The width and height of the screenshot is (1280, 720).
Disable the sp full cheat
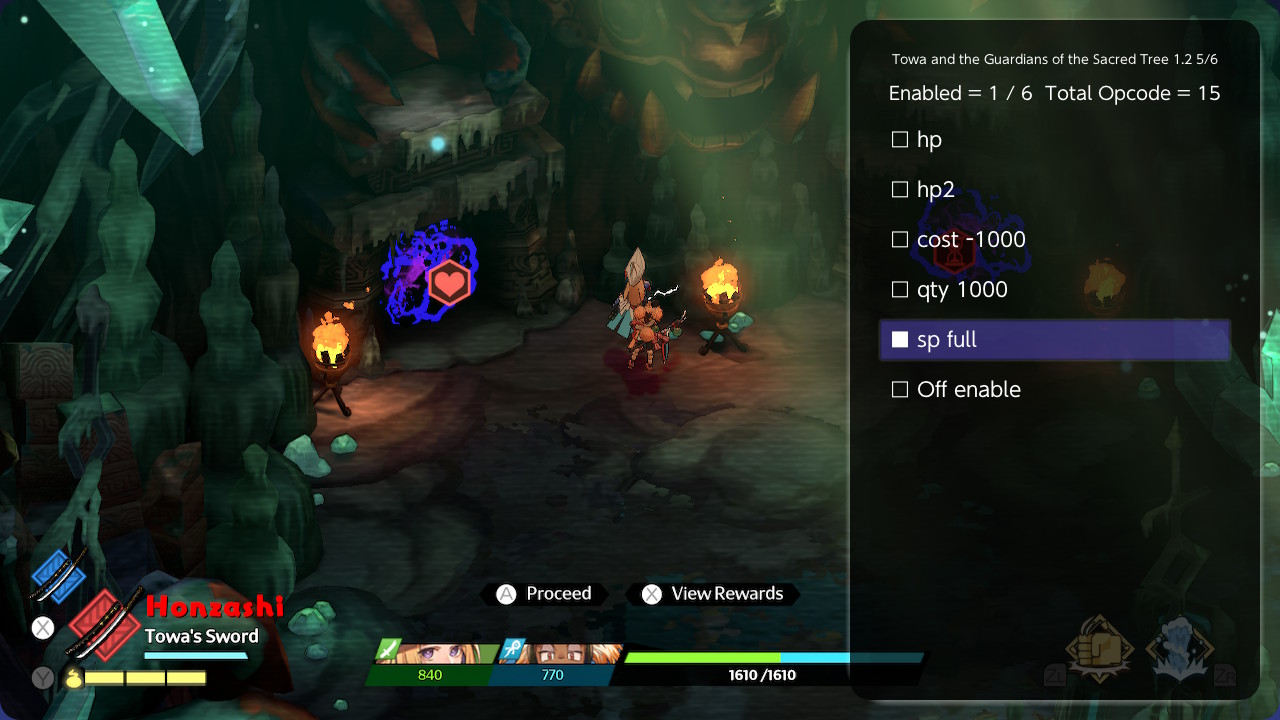point(900,340)
